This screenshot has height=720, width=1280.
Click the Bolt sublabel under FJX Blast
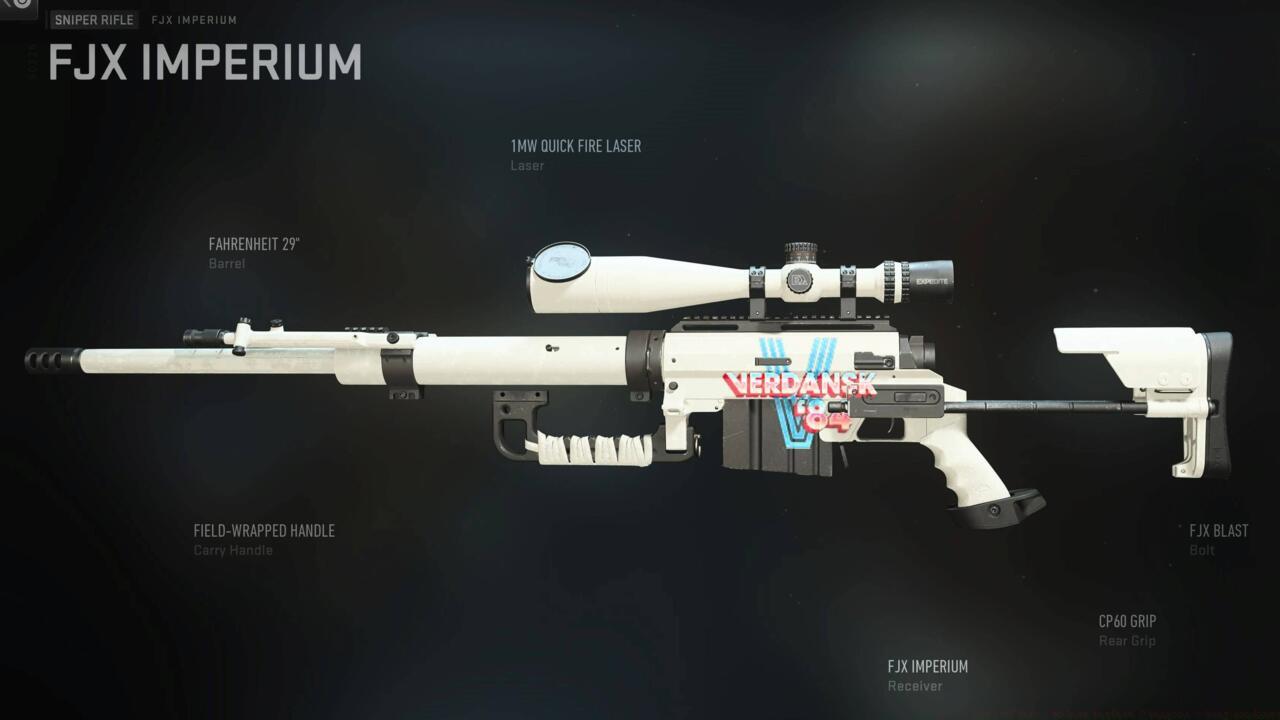click(x=1200, y=550)
